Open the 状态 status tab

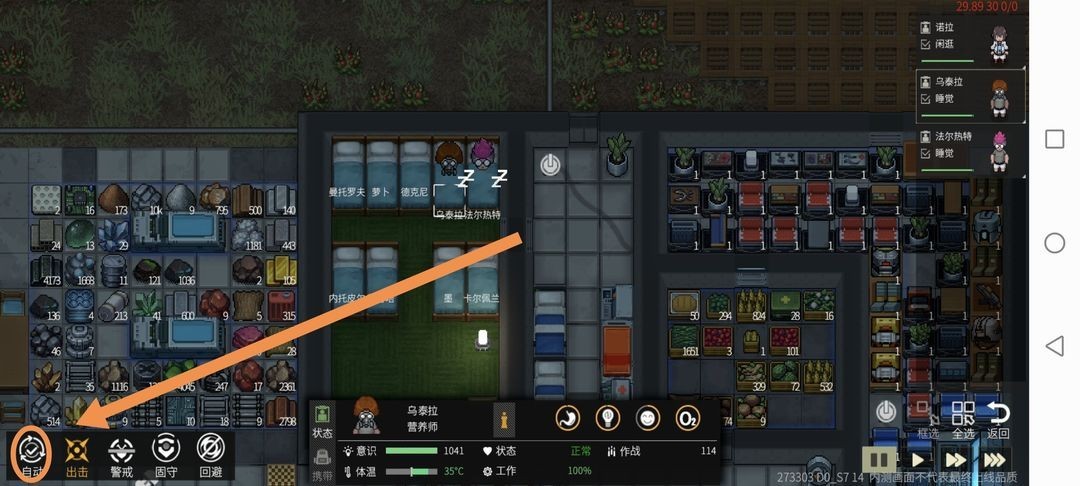click(323, 420)
